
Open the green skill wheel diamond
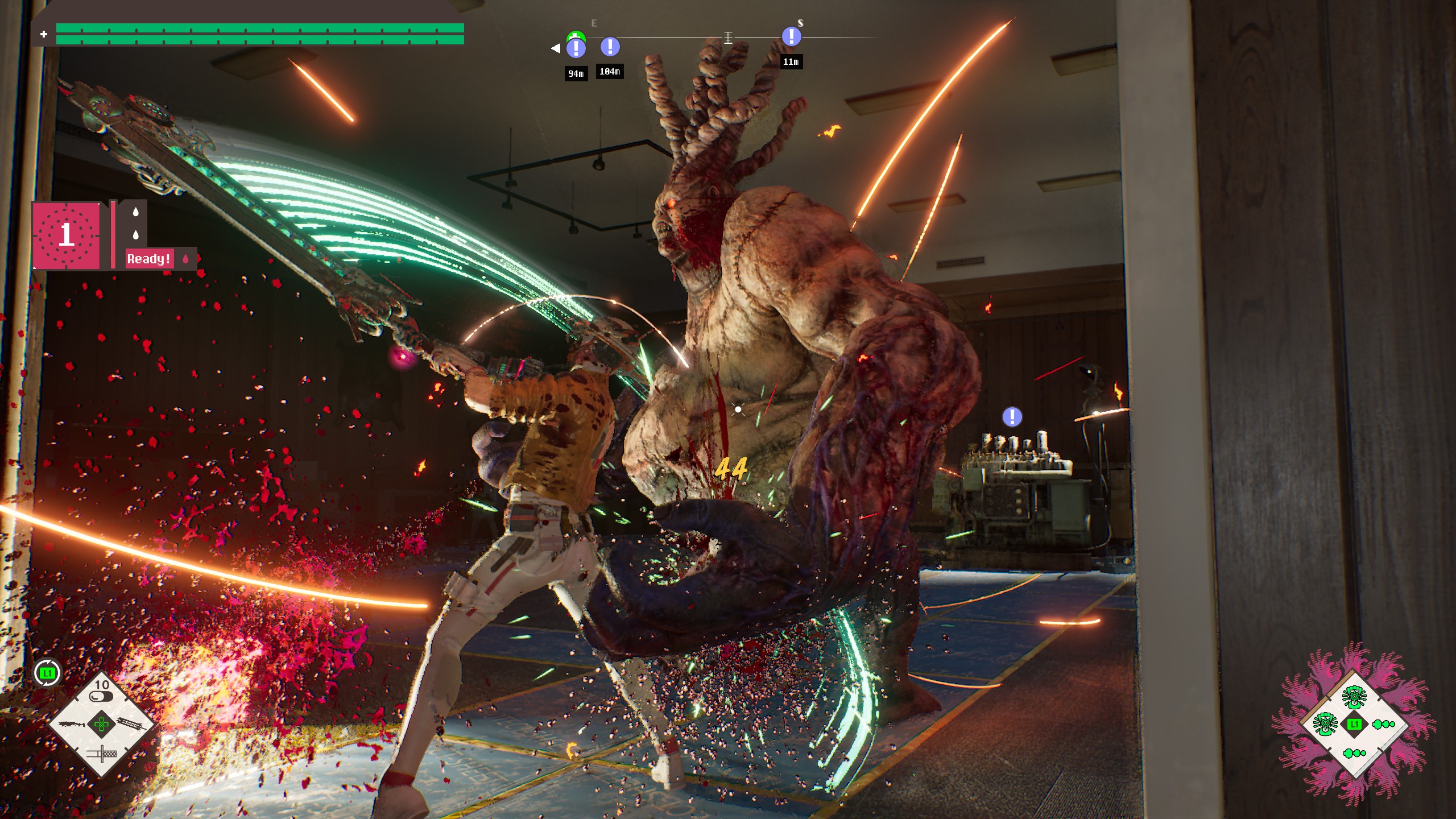pyautogui.click(x=1354, y=724)
